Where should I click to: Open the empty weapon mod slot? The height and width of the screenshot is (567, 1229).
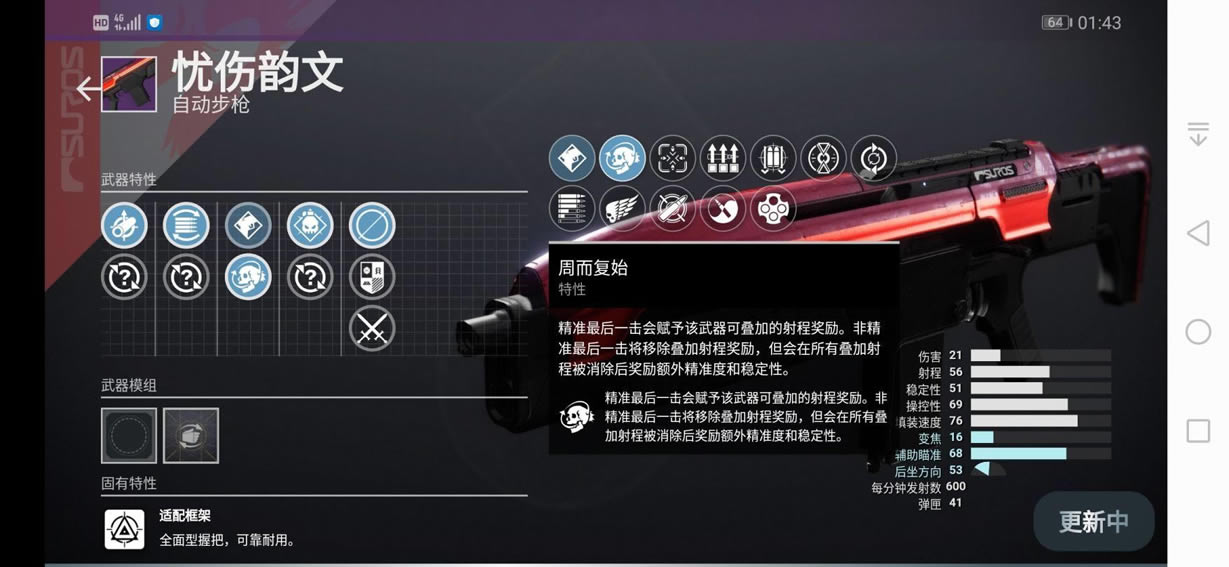tap(129, 435)
